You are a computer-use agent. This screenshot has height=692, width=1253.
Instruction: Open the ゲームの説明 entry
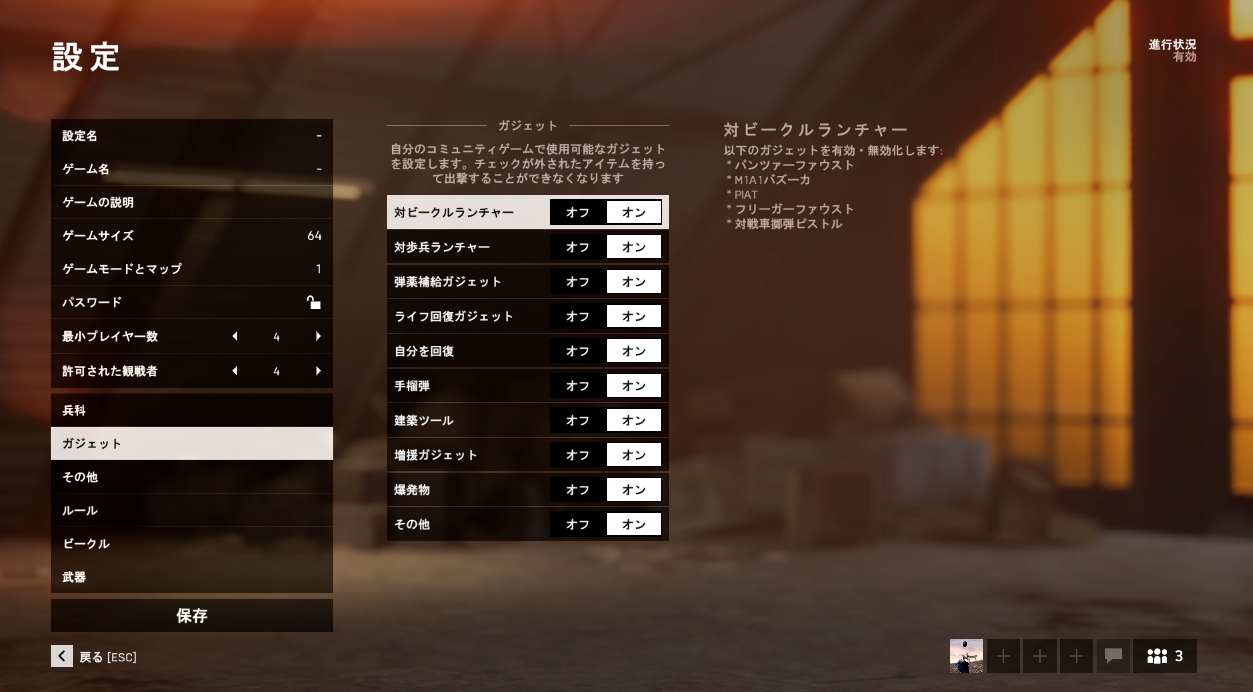tap(191, 203)
